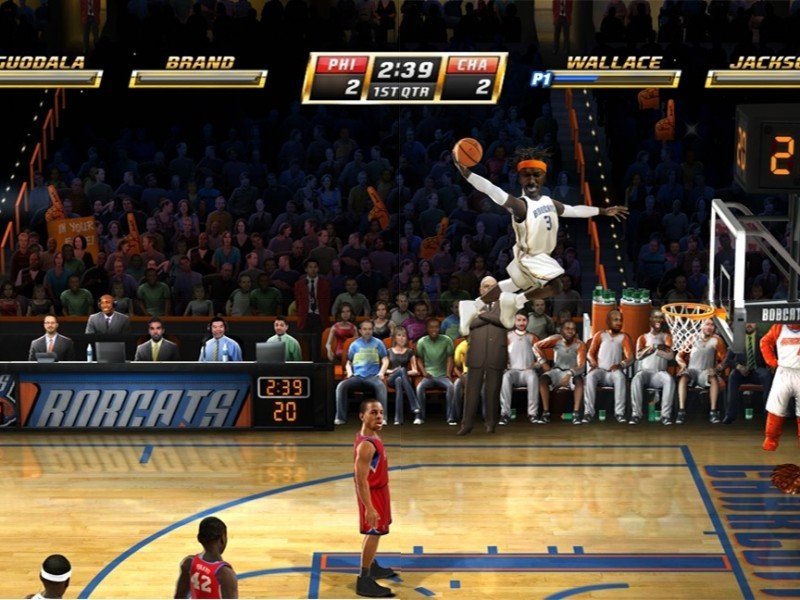Select the Brand player nameplate
This screenshot has width=800, height=600.
[x=199, y=70]
